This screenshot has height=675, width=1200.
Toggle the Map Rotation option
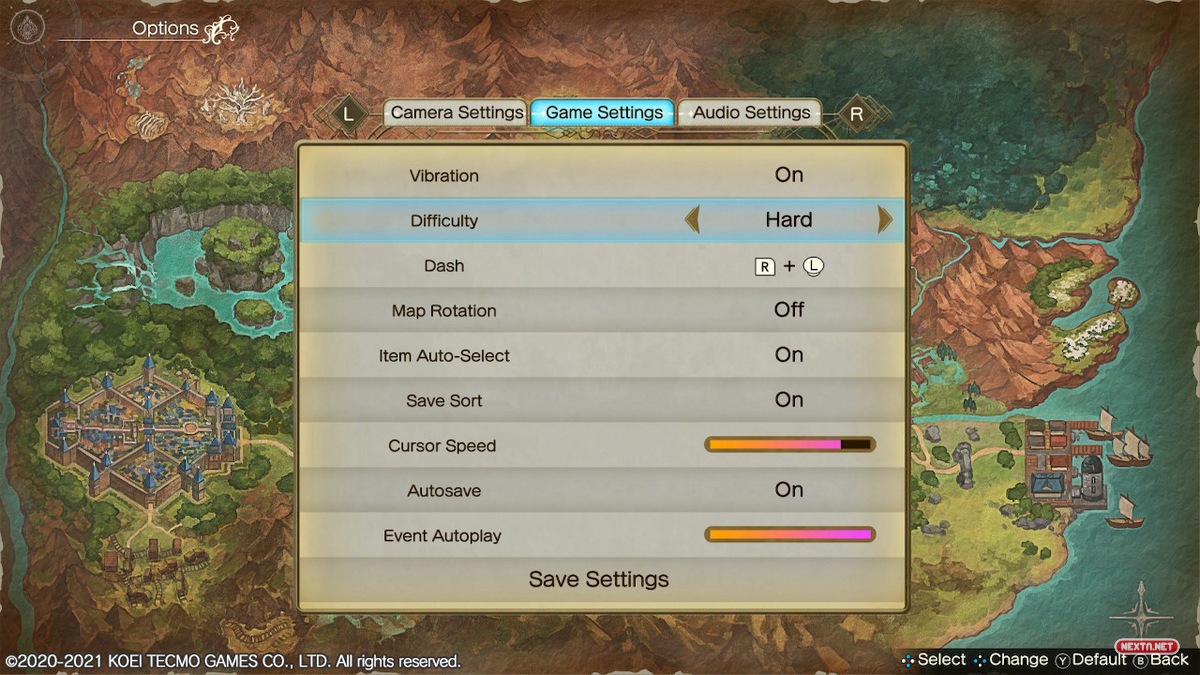tap(788, 310)
